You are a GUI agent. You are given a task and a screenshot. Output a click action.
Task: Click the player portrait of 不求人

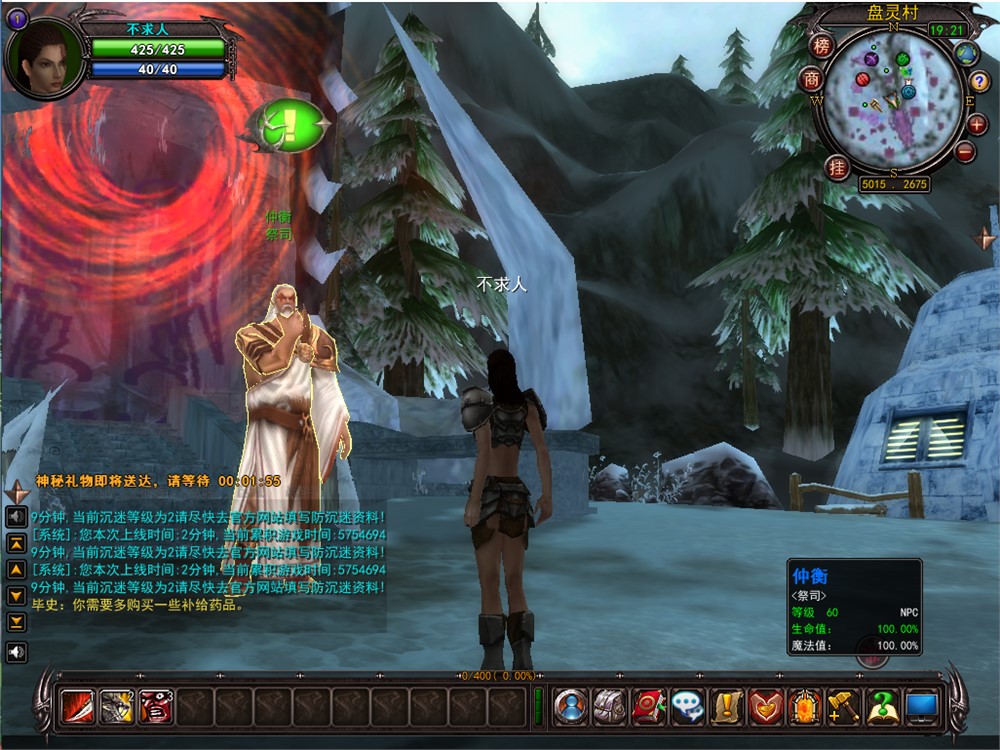point(45,55)
